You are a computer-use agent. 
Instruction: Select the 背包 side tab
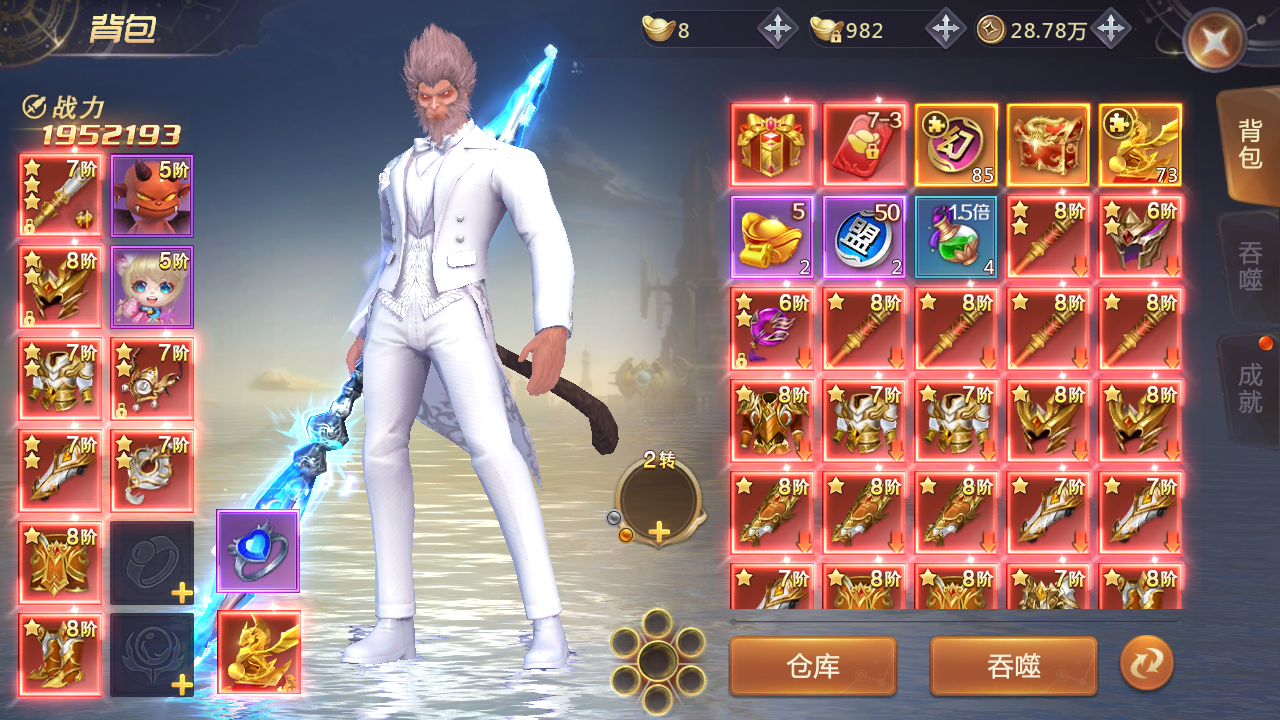pyautogui.click(x=1250, y=145)
